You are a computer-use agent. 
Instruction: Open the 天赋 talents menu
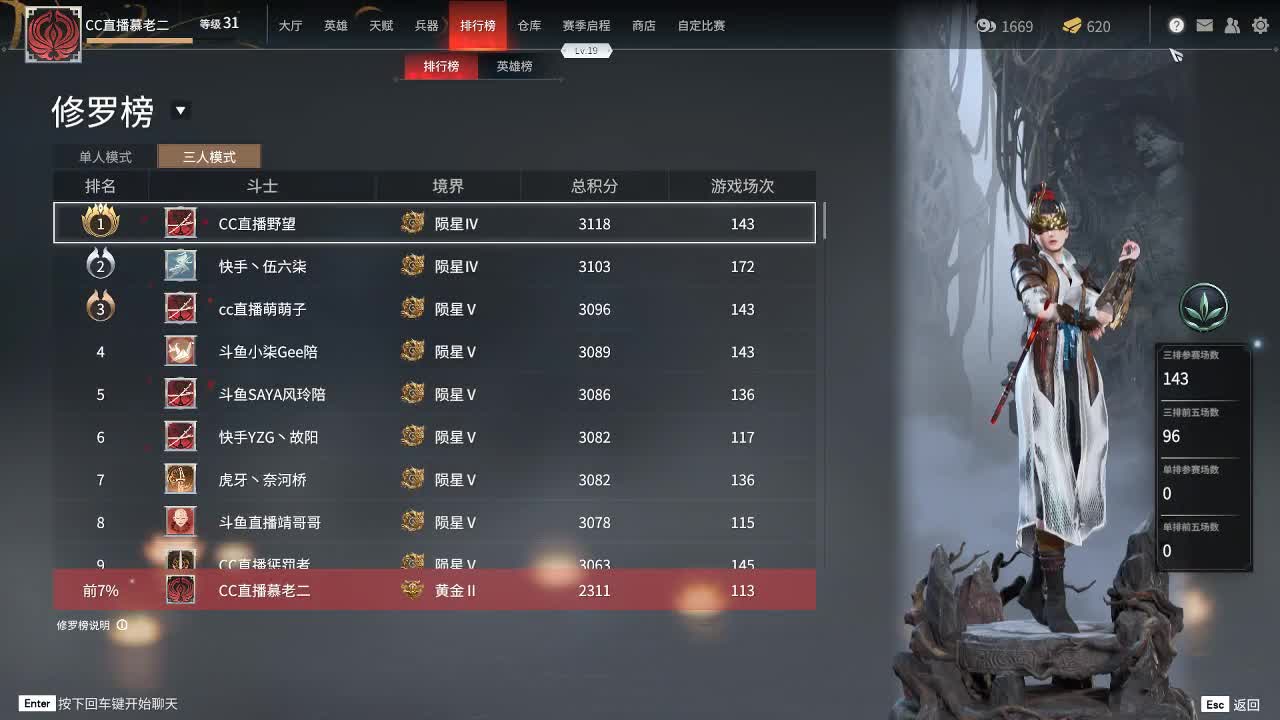381,26
